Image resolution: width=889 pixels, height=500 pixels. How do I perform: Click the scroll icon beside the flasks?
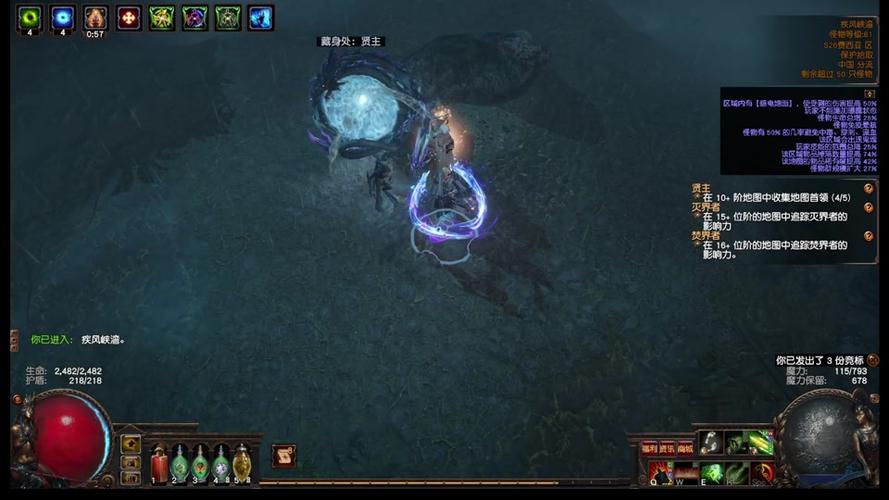coord(284,456)
